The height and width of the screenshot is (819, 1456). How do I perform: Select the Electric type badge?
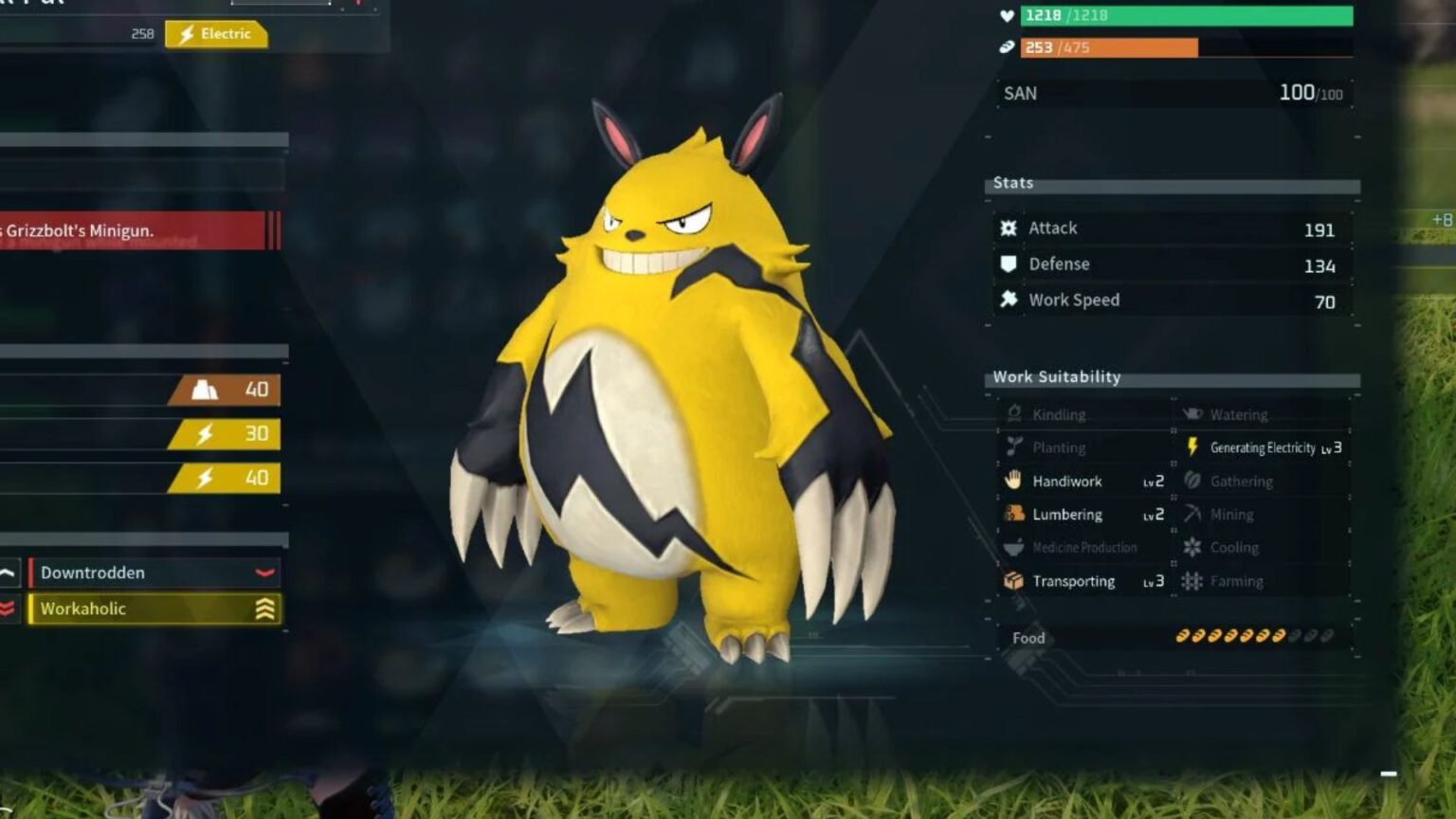216,34
